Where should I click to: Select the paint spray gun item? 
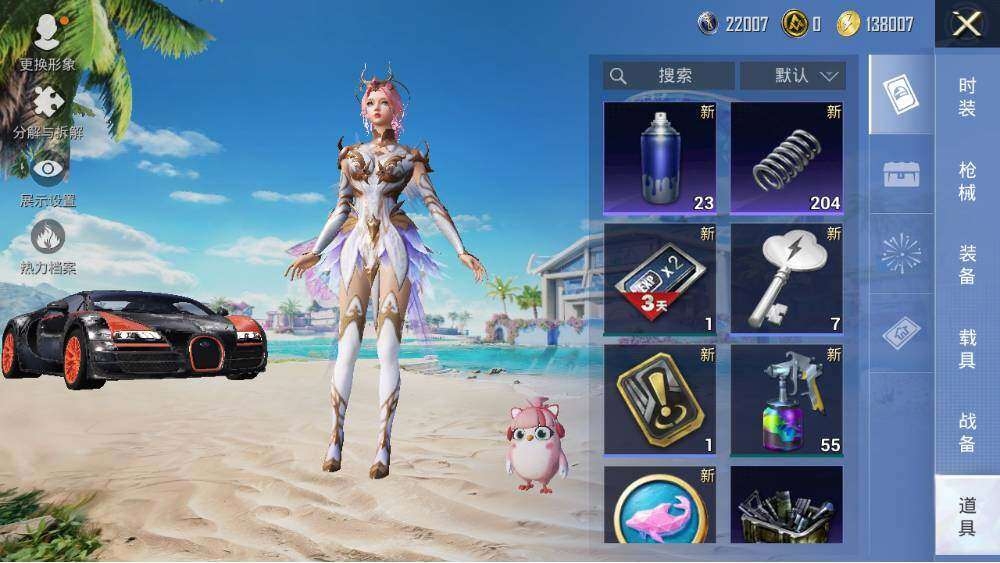click(786, 400)
